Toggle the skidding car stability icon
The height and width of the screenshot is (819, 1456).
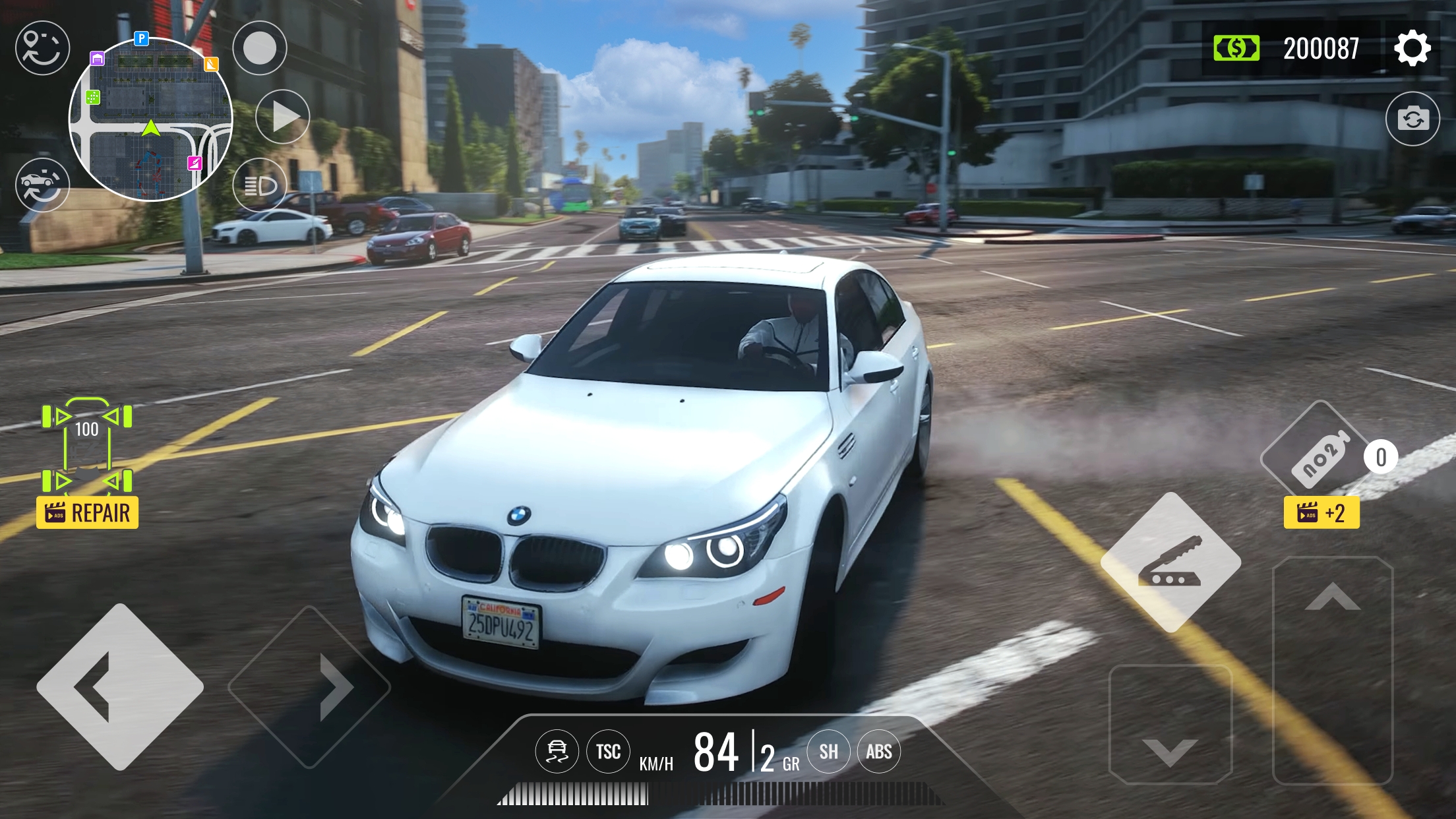(x=557, y=751)
